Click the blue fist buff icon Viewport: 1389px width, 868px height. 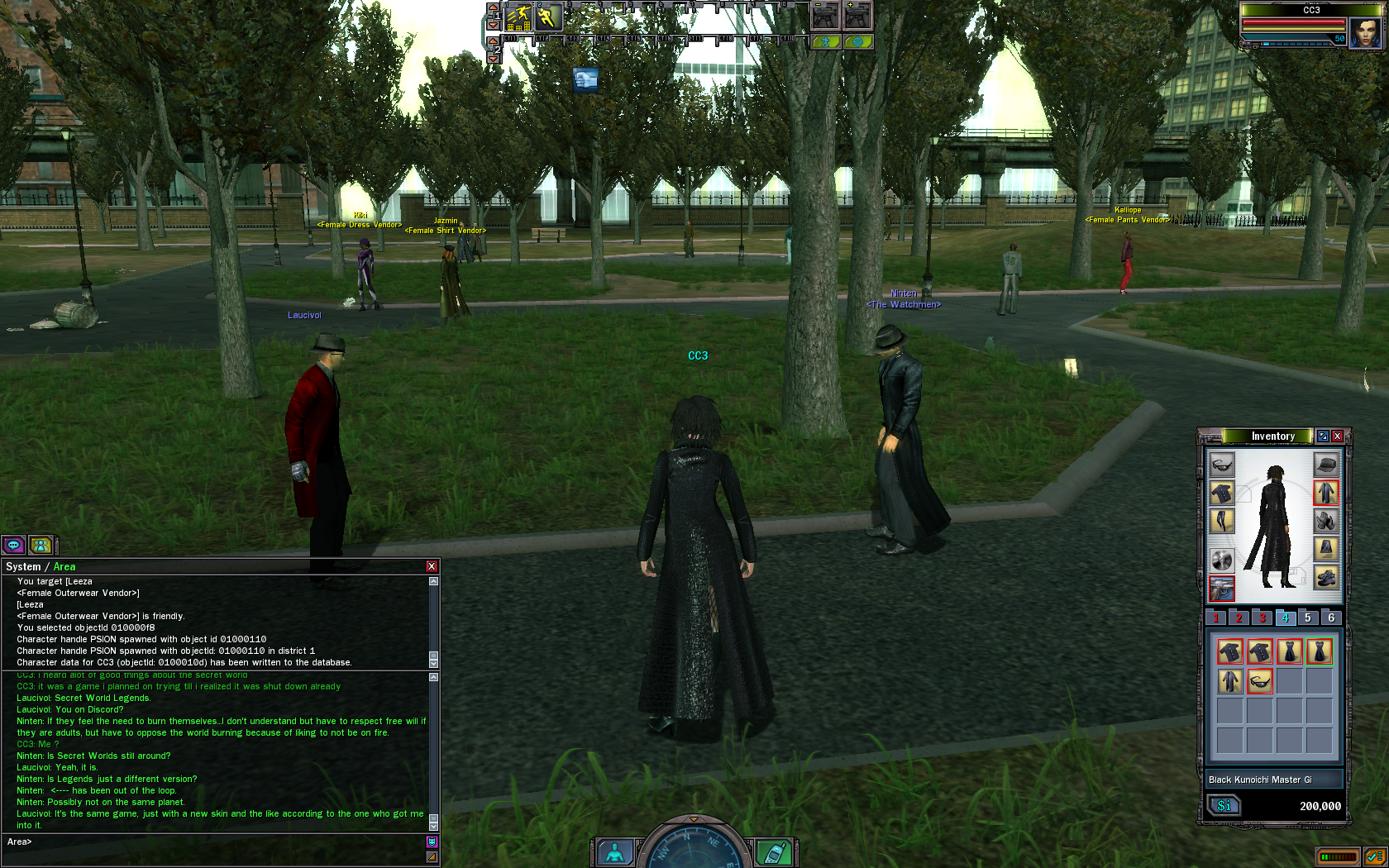(585, 79)
